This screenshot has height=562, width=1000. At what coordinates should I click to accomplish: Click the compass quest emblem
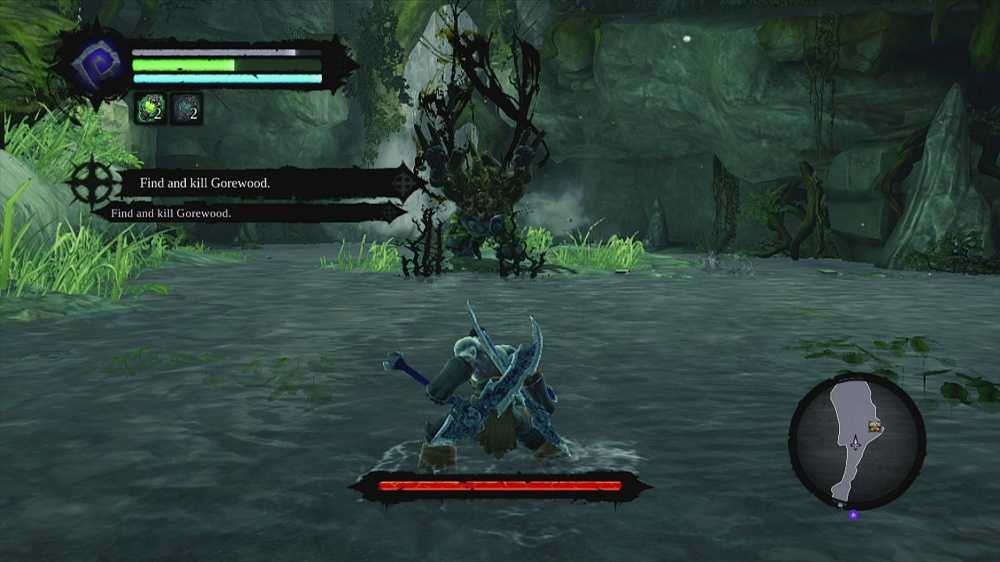pyautogui.click(x=90, y=185)
